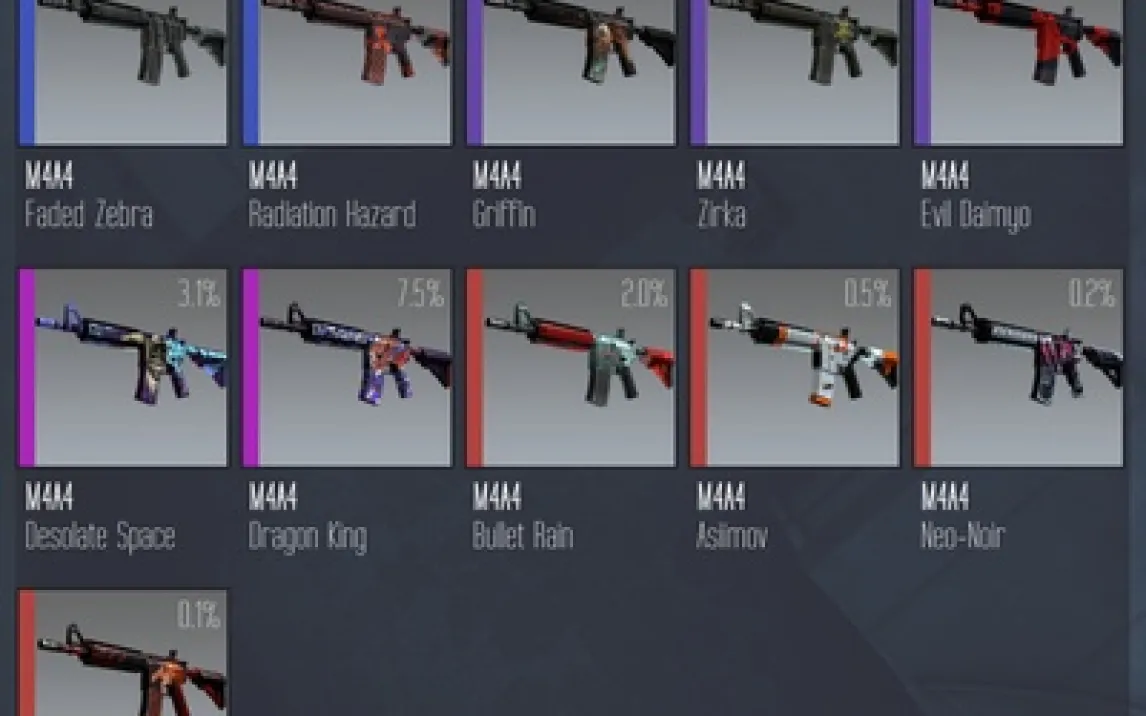Select the 0.1% red-tier M4A4 skin
This screenshot has width=1146, height=716.
122,655
